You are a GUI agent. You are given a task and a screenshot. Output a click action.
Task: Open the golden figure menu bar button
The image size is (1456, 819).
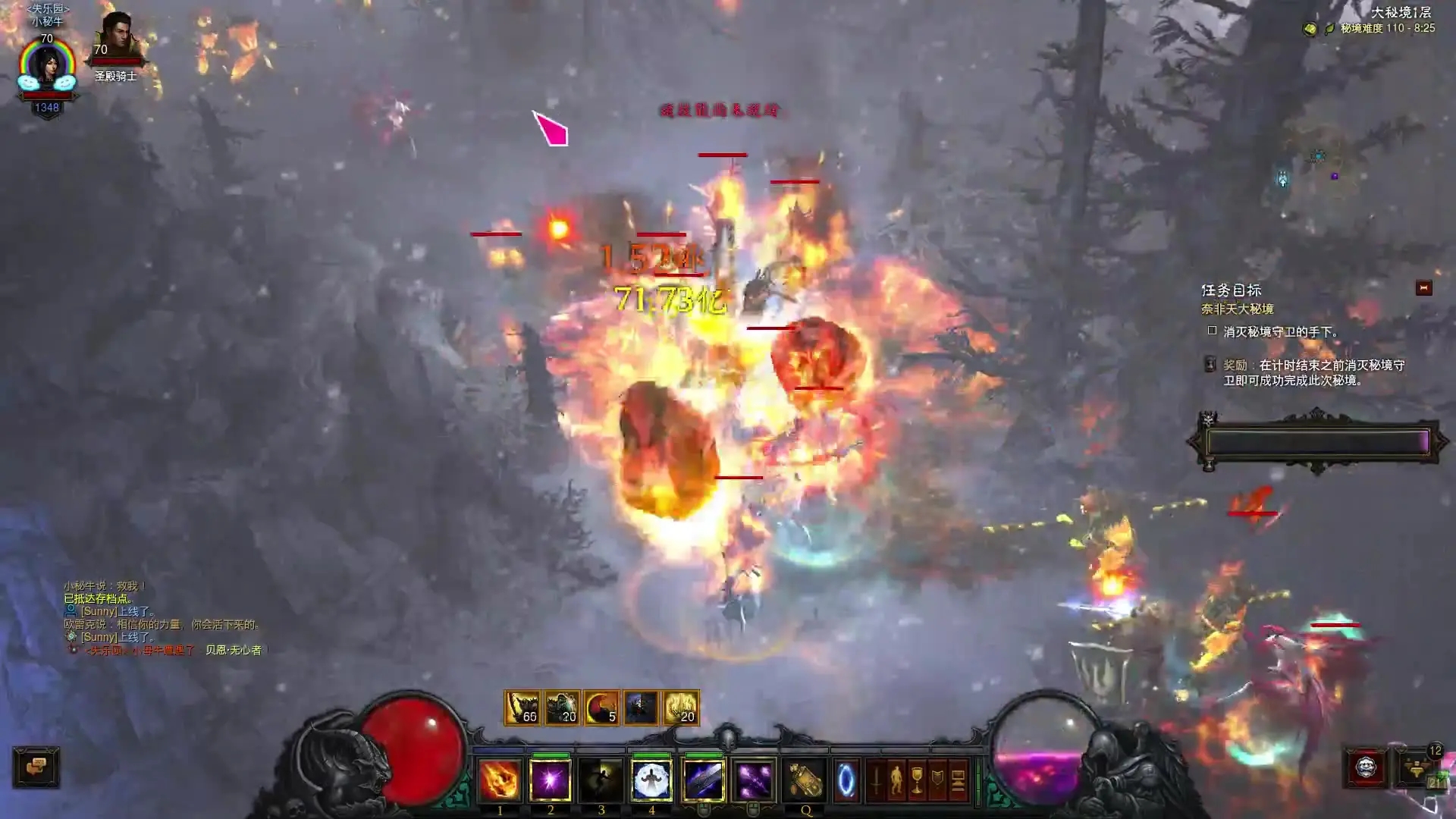click(896, 780)
